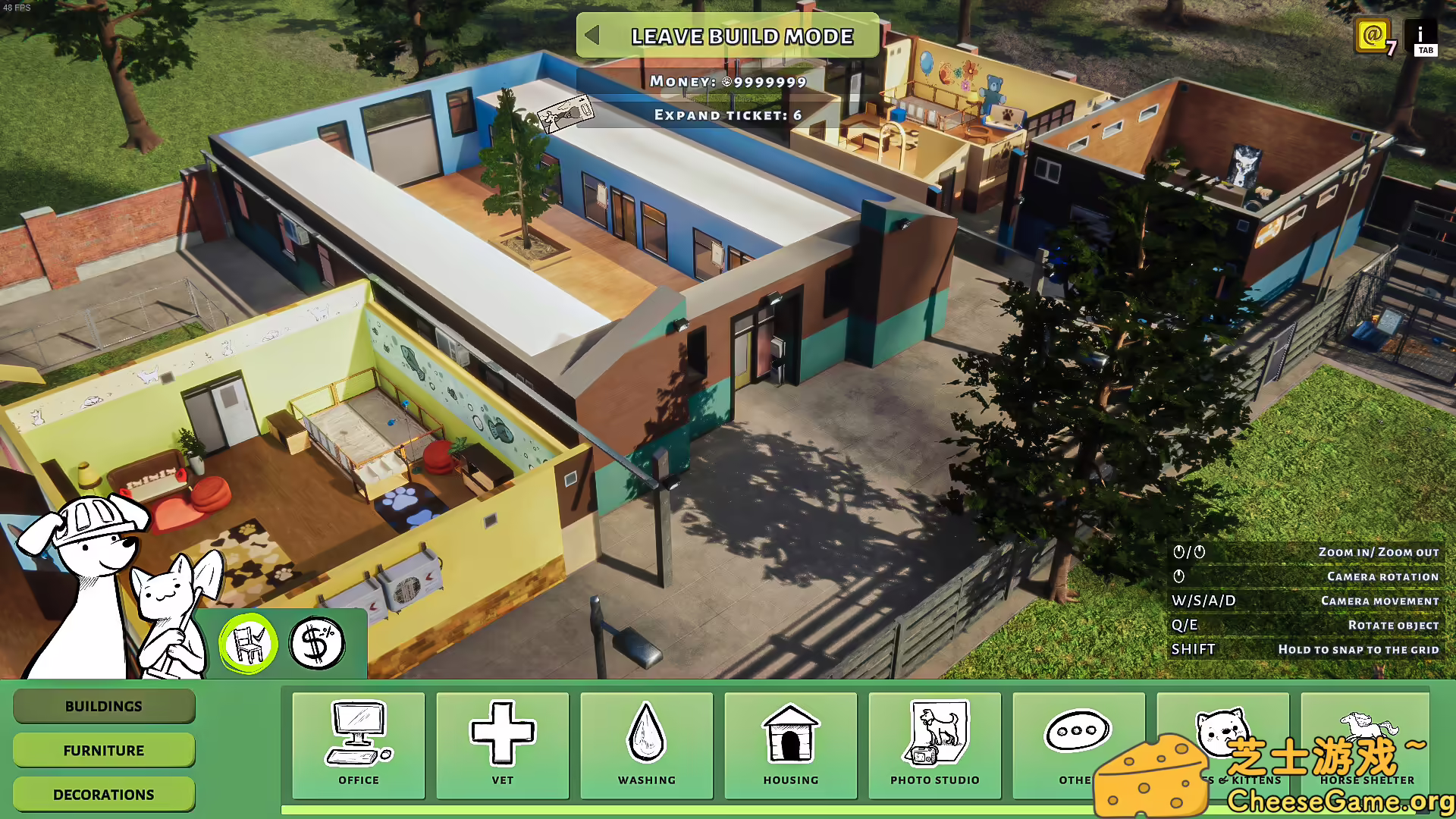
Task: Click the Money amount display
Action: click(728, 81)
